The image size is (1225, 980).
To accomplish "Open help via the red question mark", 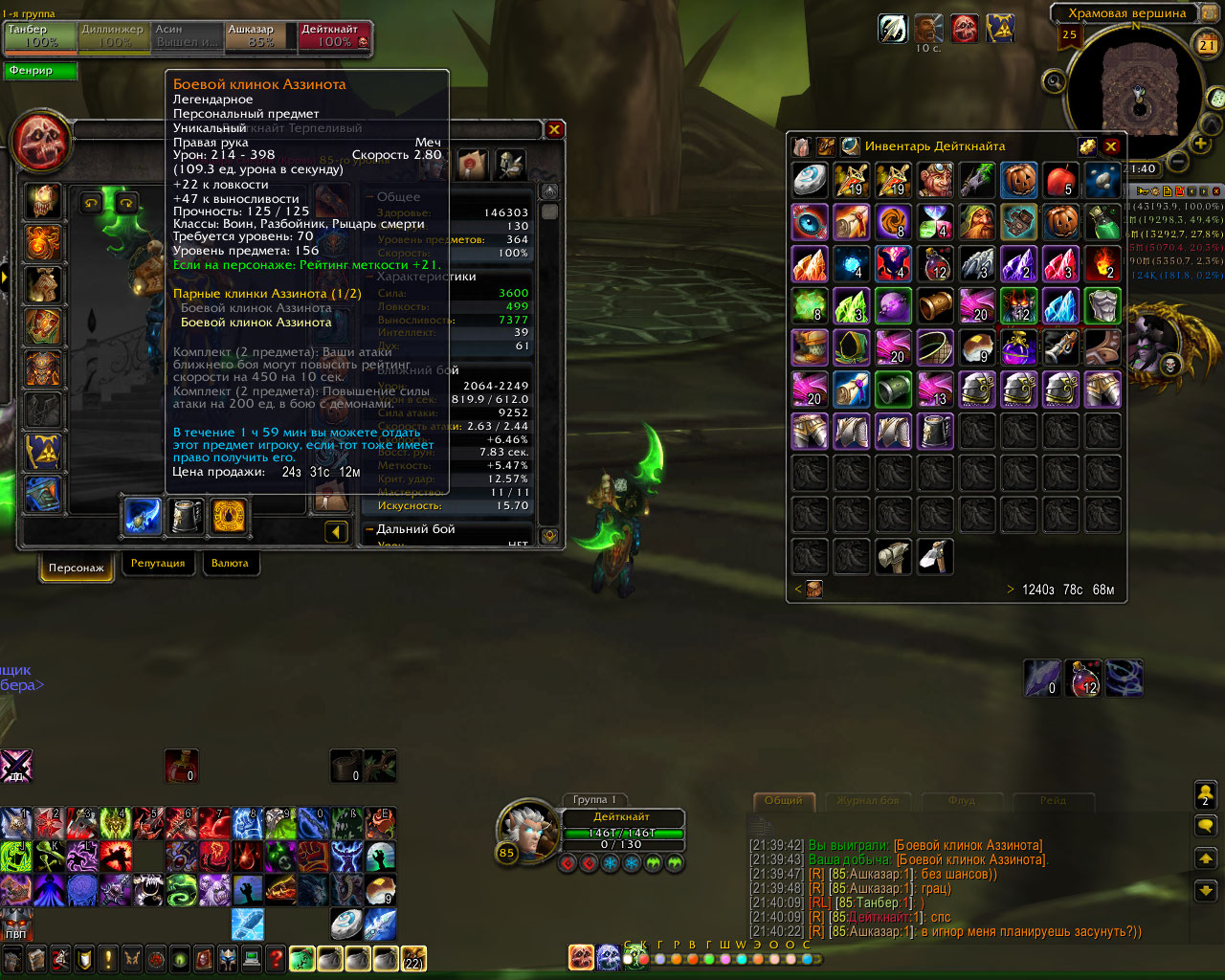I will [276, 958].
